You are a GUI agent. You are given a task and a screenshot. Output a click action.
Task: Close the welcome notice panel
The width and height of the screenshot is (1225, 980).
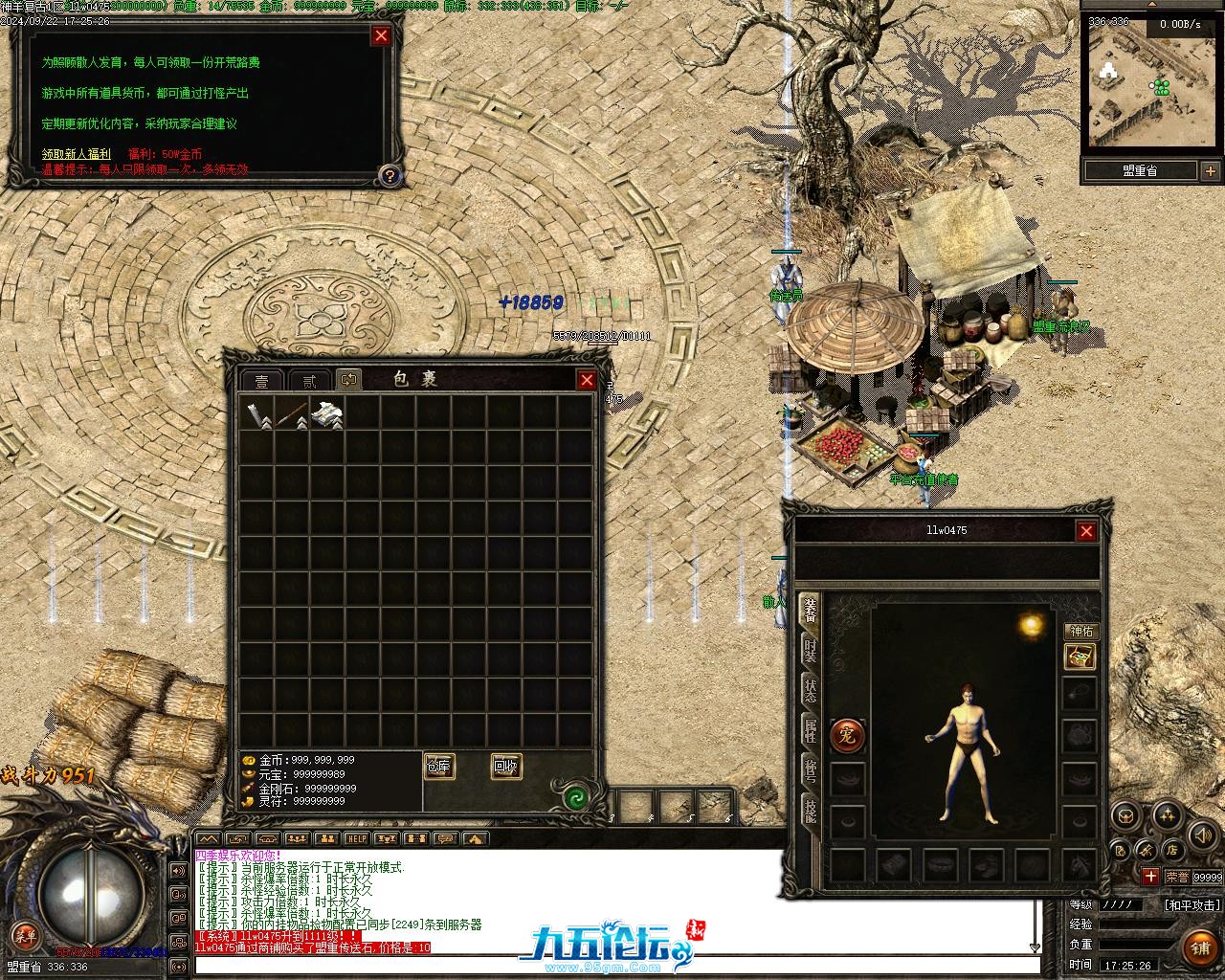pyautogui.click(x=381, y=35)
